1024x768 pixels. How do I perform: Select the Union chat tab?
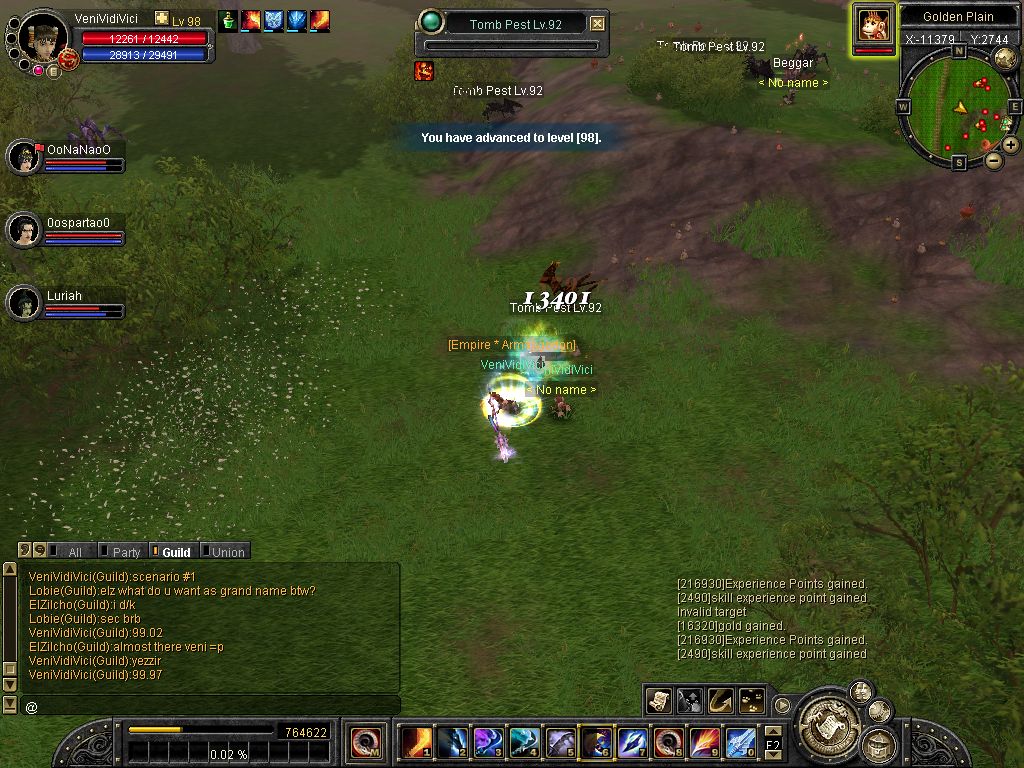pos(225,552)
